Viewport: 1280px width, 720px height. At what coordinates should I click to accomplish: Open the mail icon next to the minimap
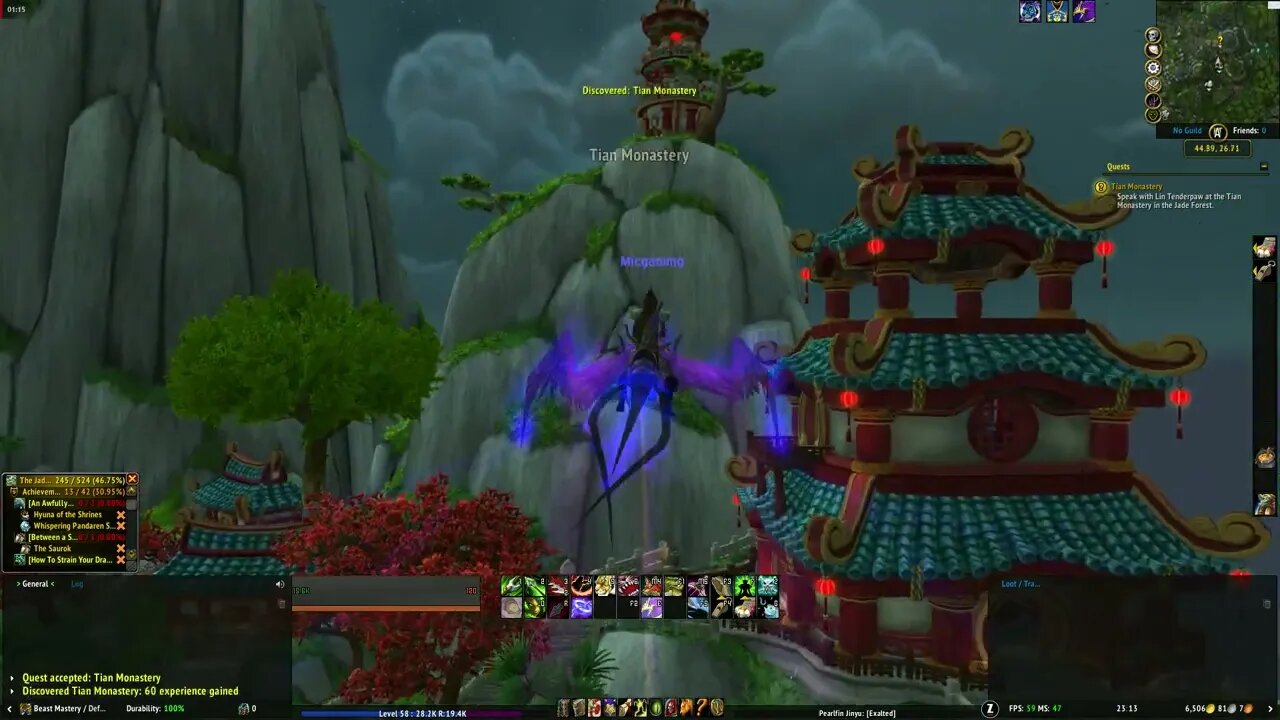click(x=1152, y=50)
